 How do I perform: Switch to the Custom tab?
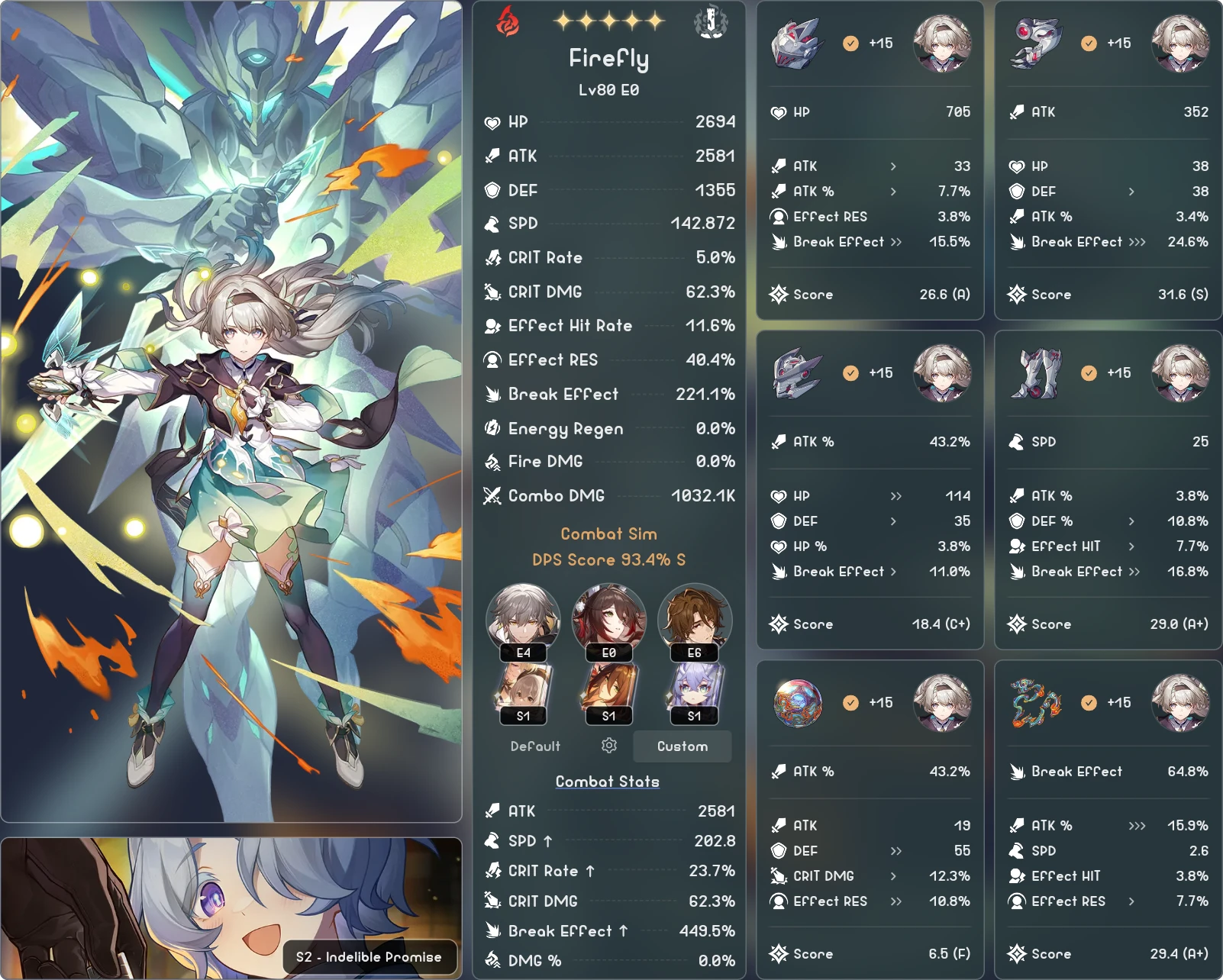(682, 746)
